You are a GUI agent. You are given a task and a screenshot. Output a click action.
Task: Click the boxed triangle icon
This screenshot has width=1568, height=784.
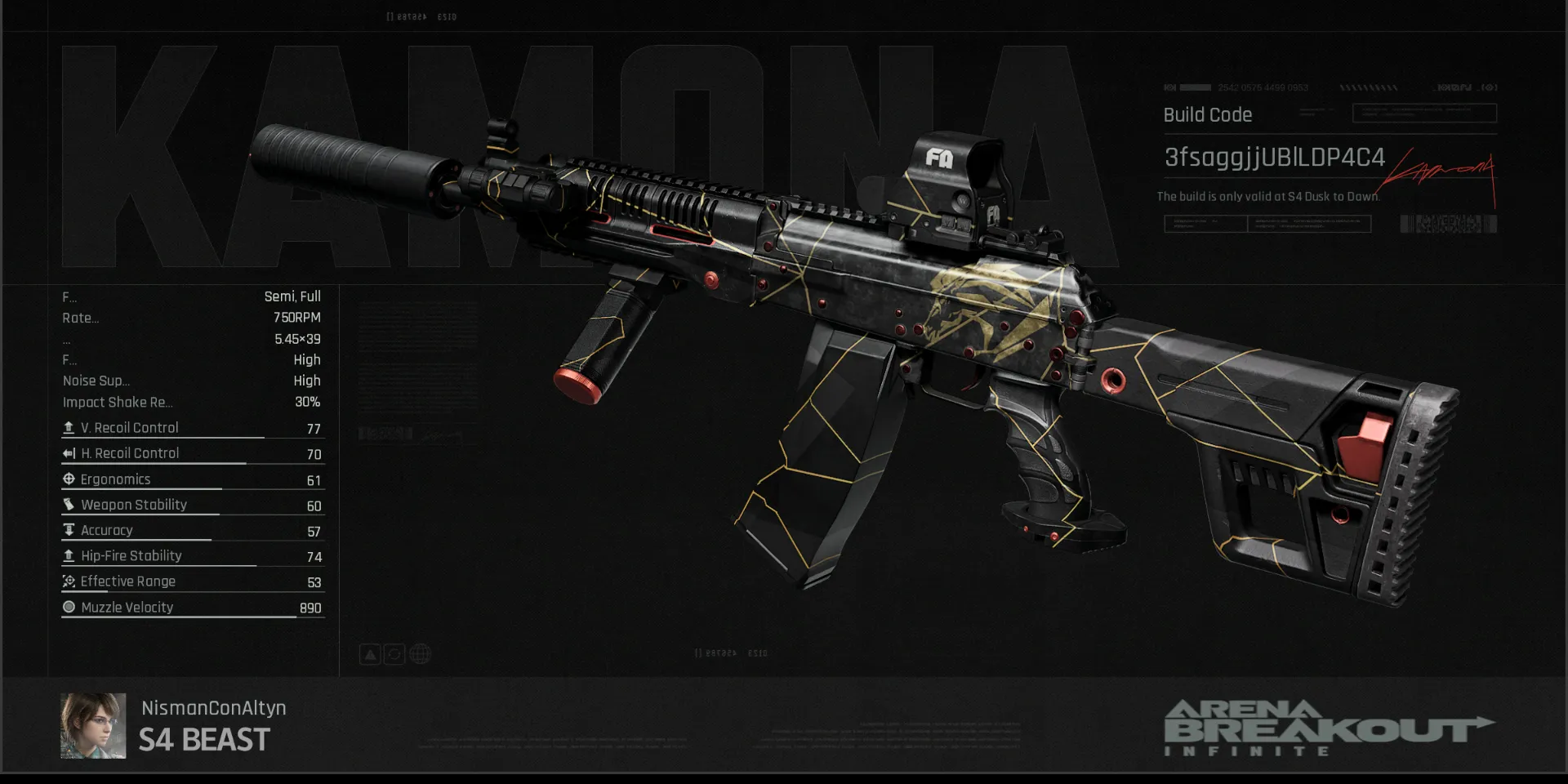370,654
